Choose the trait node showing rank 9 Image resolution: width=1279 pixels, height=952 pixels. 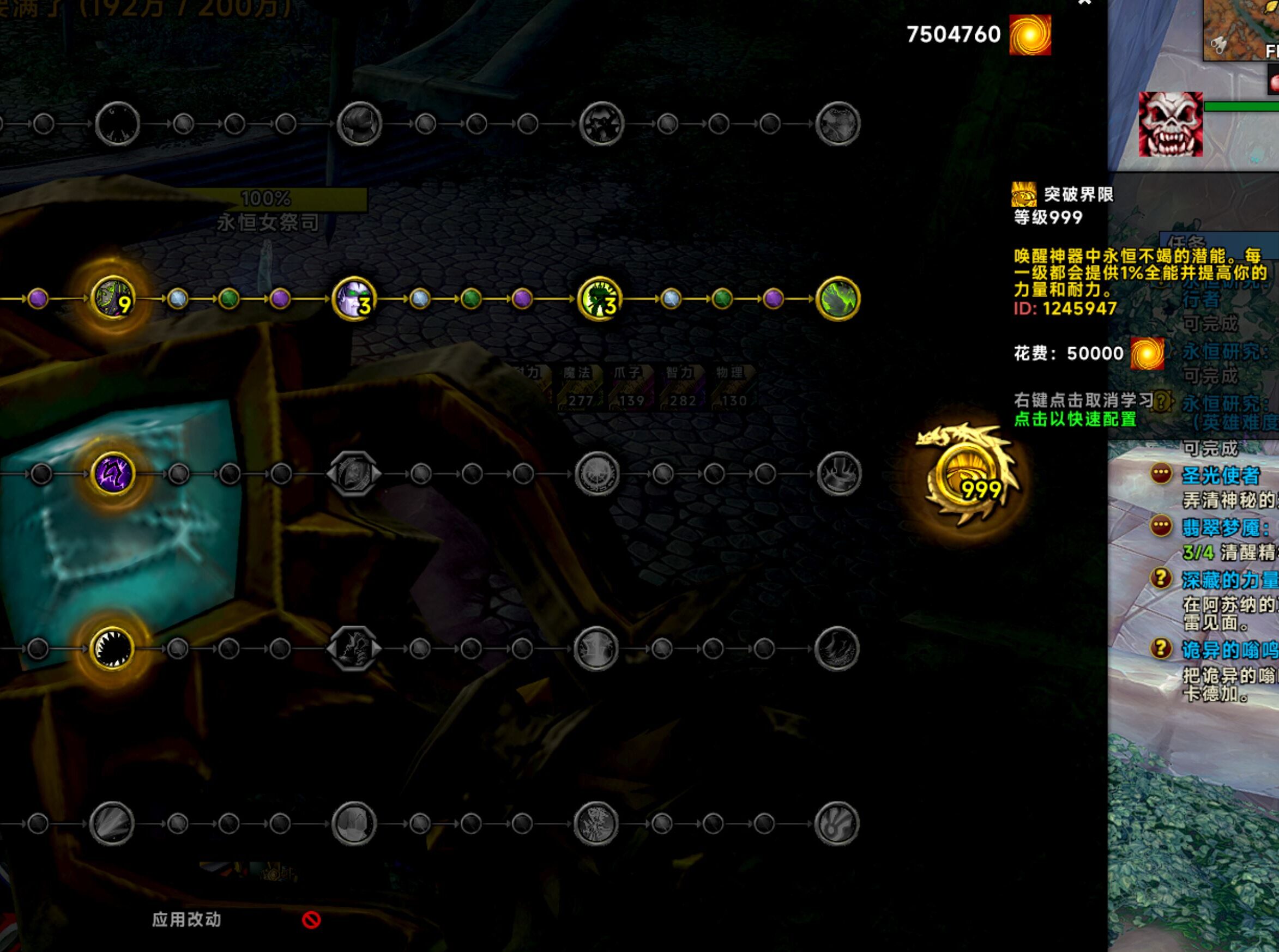(114, 299)
